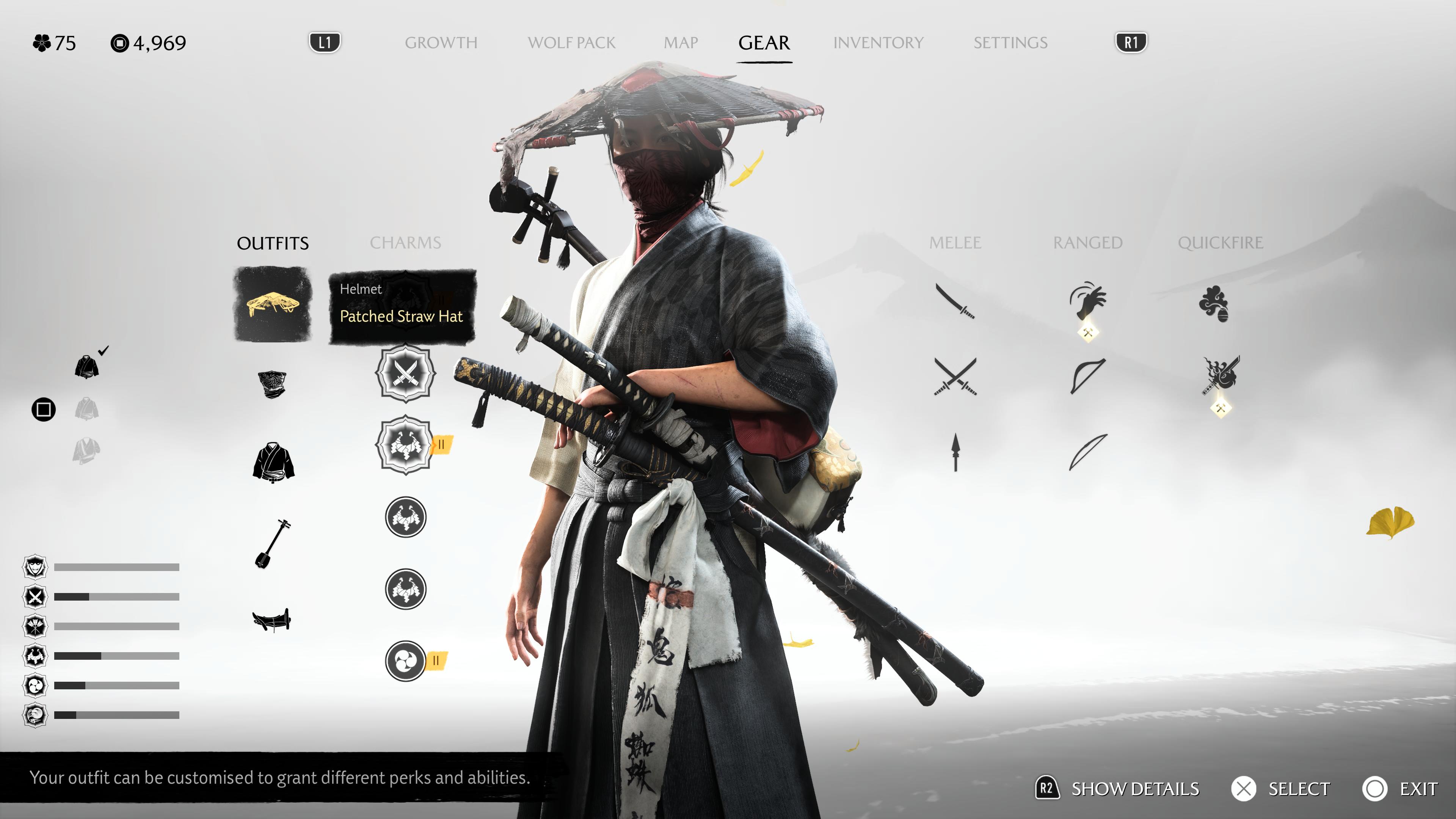
Task: Switch to the Settings tab
Action: pos(1010,42)
